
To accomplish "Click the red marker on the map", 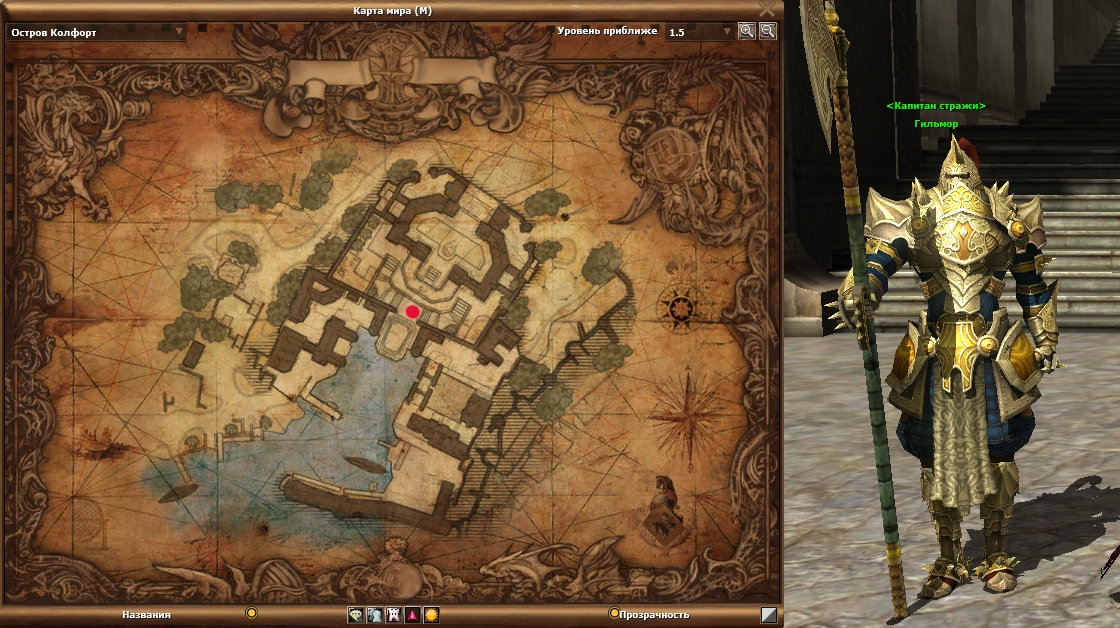I will [x=412, y=312].
